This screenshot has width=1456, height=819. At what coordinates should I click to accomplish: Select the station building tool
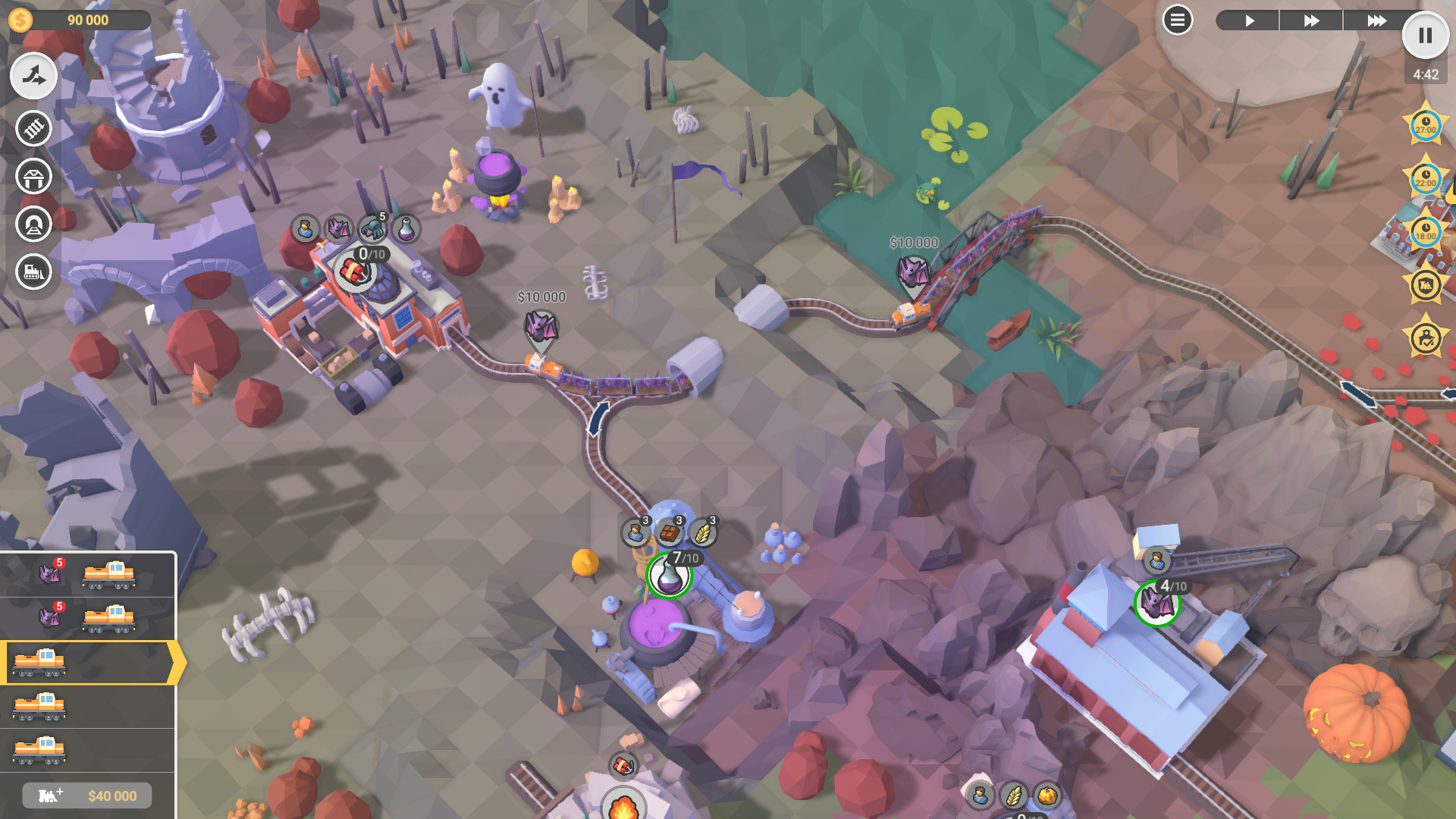click(33, 177)
